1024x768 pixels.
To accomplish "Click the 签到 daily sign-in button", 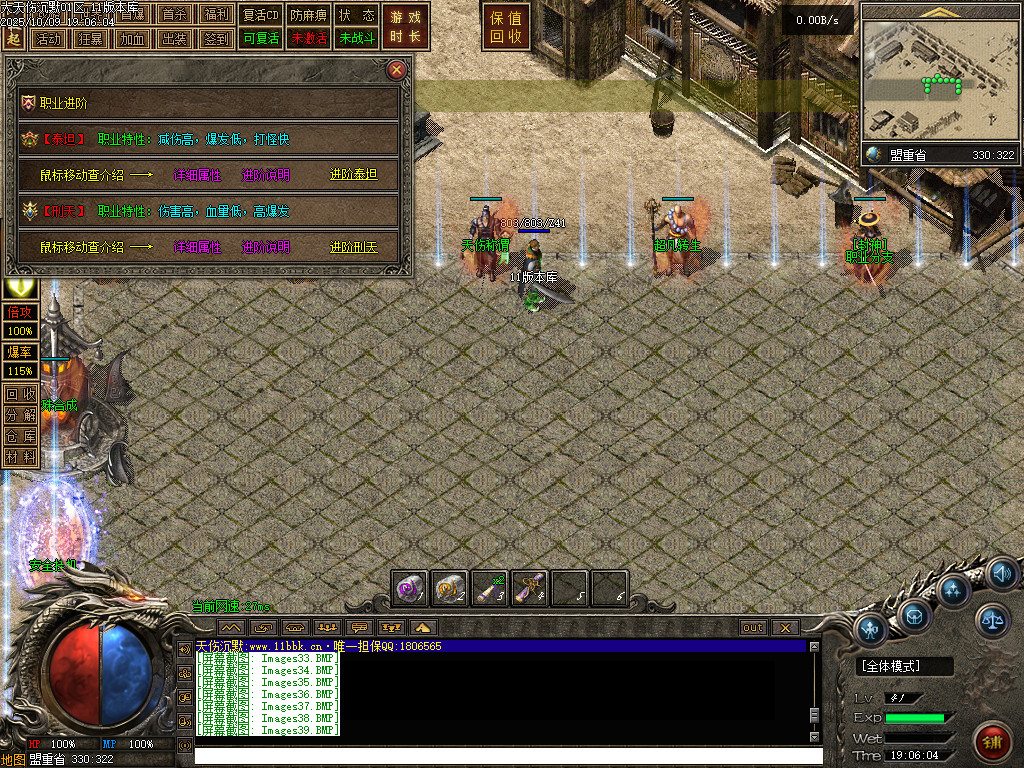I will click(x=216, y=39).
